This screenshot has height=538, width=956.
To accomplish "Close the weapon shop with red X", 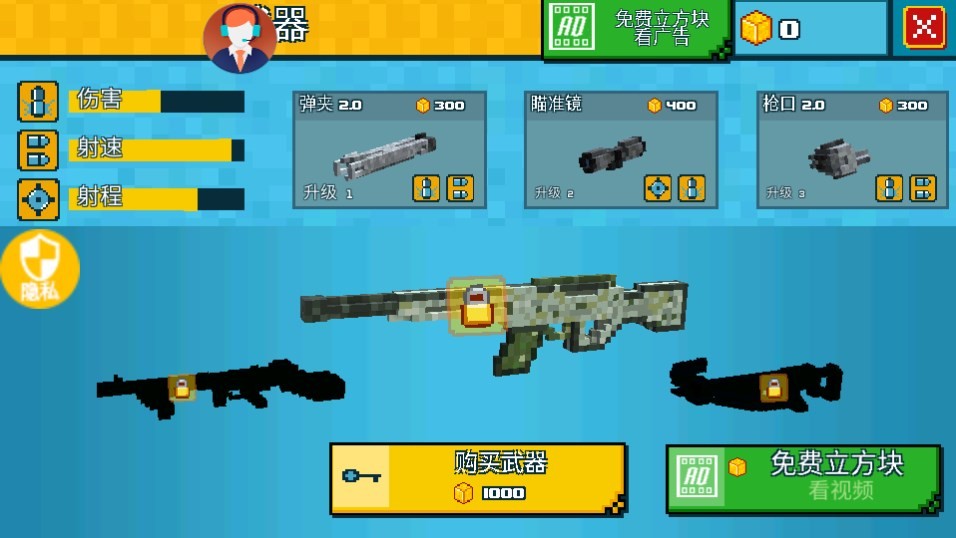I will 924,28.
